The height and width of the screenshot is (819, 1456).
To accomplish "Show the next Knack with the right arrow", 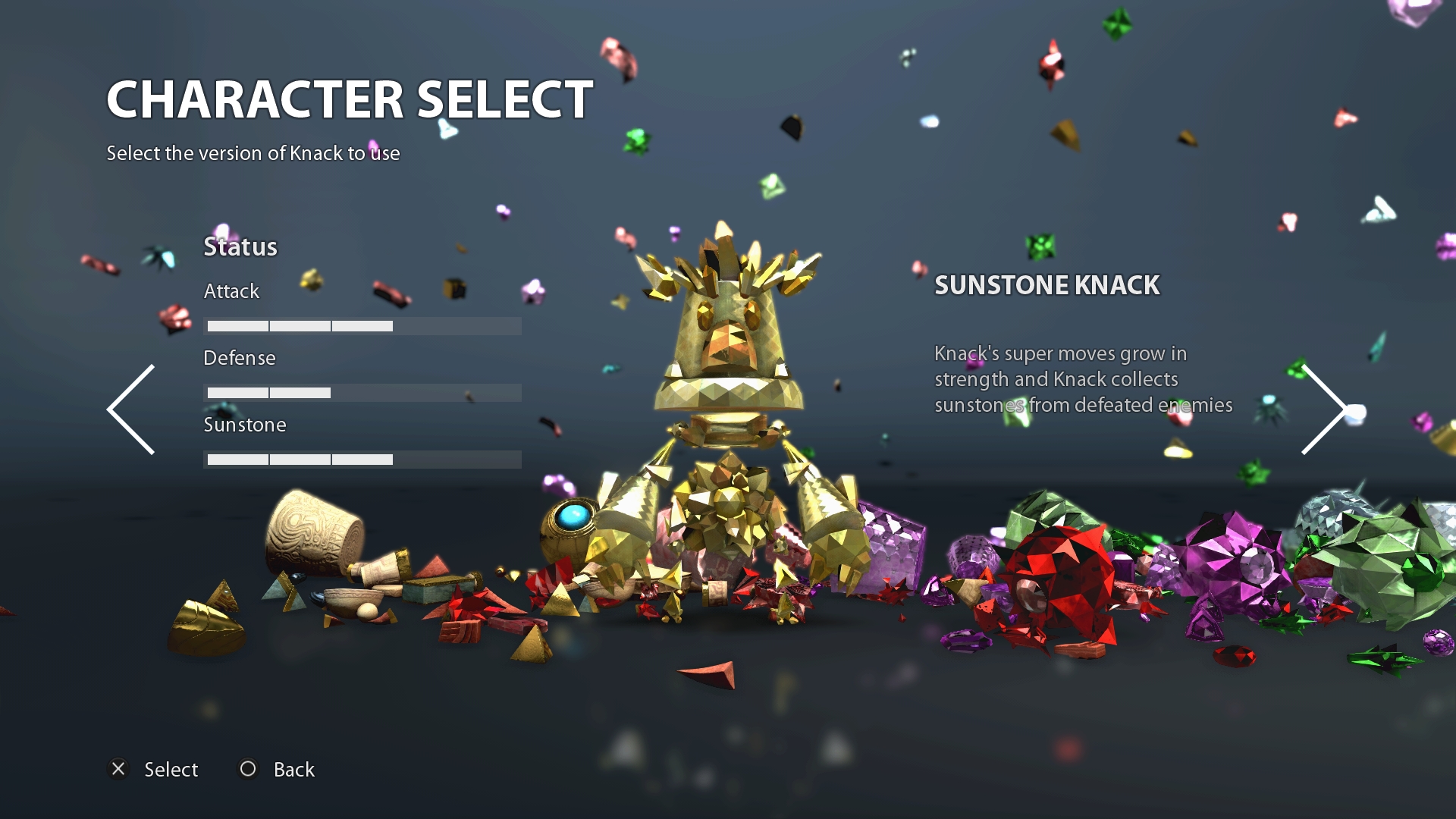I will (x=1323, y=409).
